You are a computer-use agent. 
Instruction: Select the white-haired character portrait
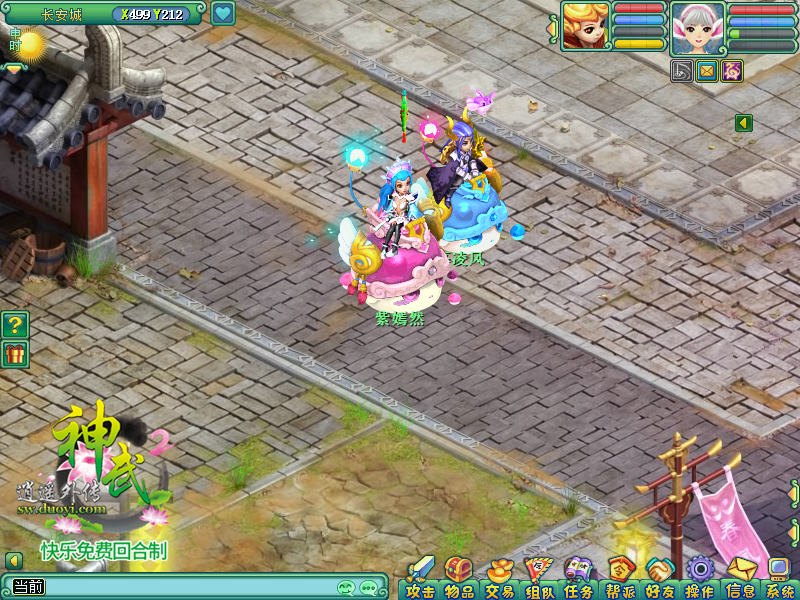[697, 26]
